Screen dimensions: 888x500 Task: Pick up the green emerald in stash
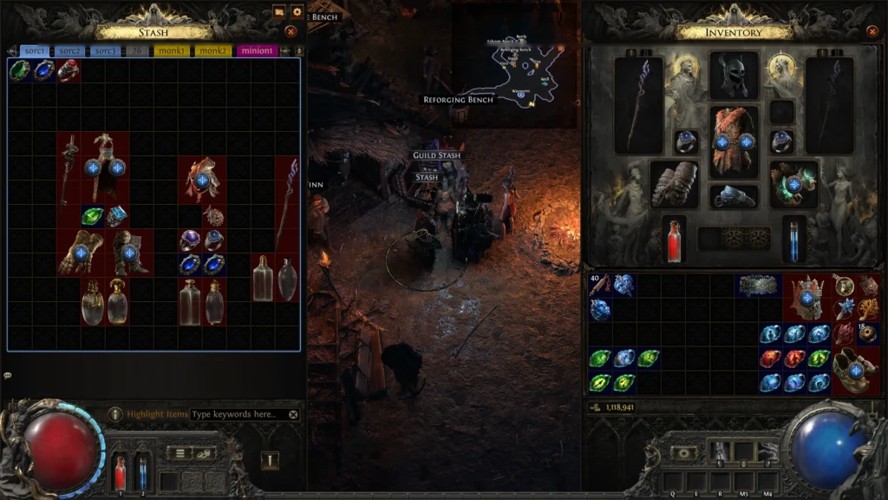pos(20,70)
